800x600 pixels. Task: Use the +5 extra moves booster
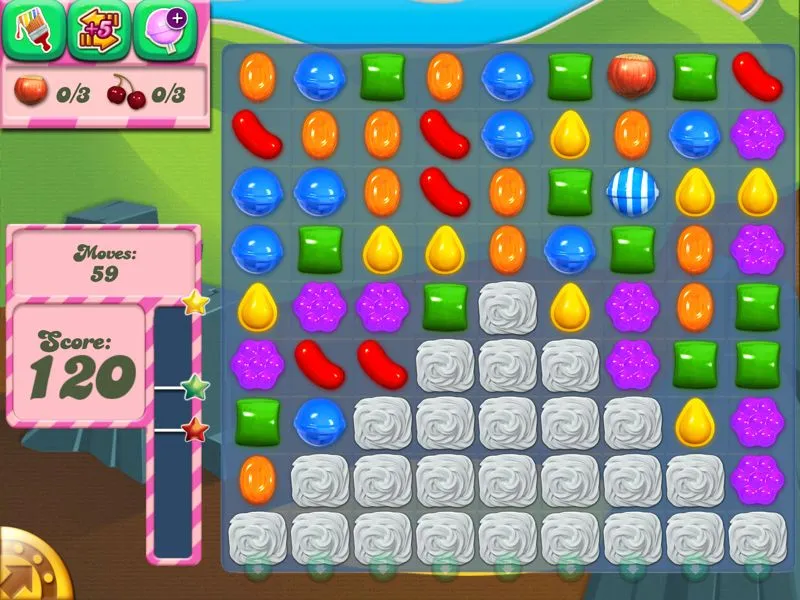(x=97, y=31)
